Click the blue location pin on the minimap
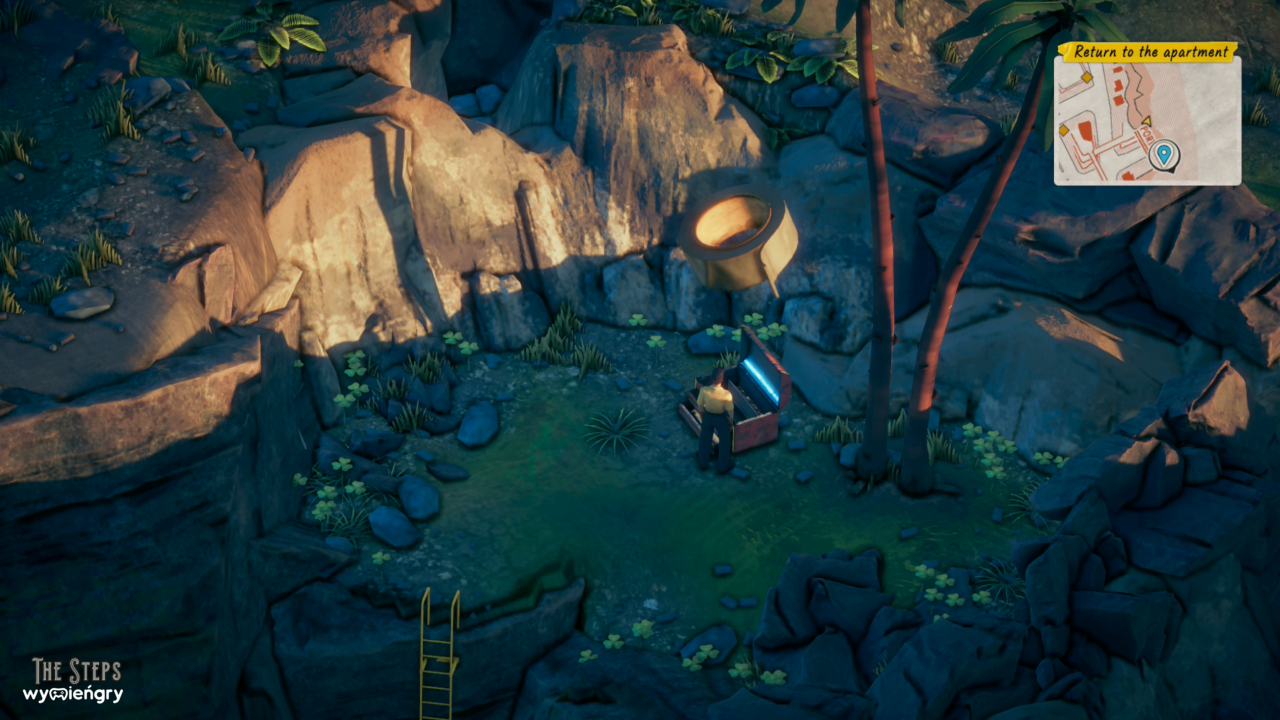Image resolution: width=1280 pixels, height=720 pixels. pyautogui.click(x=1163, y=154)
